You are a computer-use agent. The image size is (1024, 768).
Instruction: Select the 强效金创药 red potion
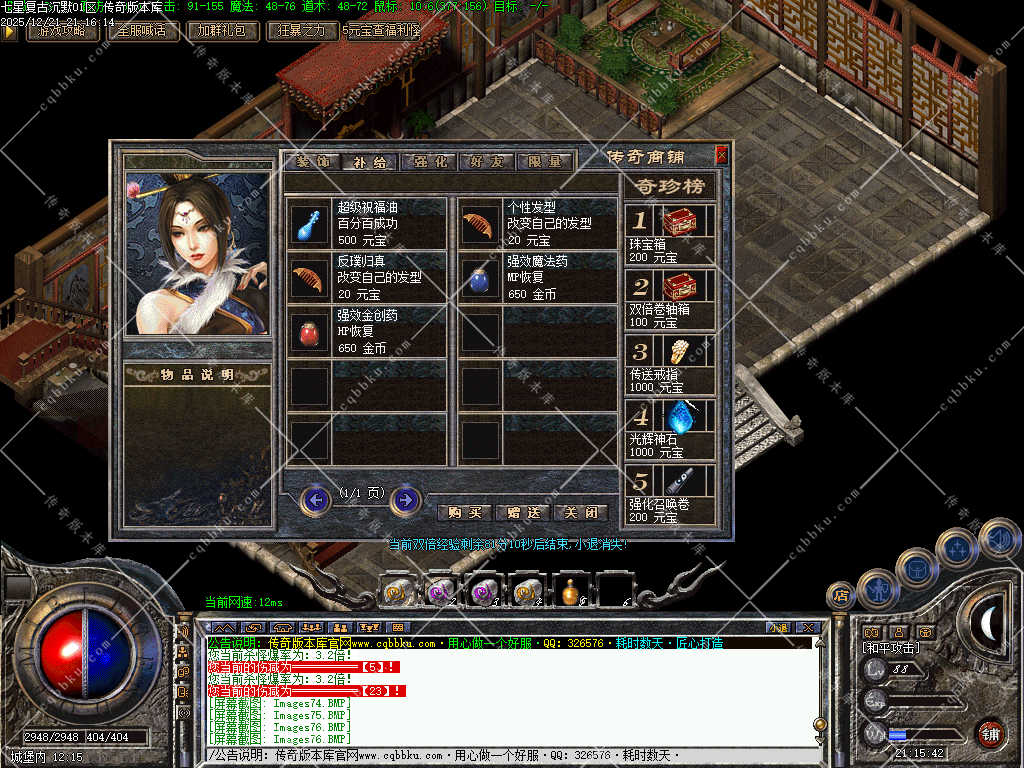308,333
